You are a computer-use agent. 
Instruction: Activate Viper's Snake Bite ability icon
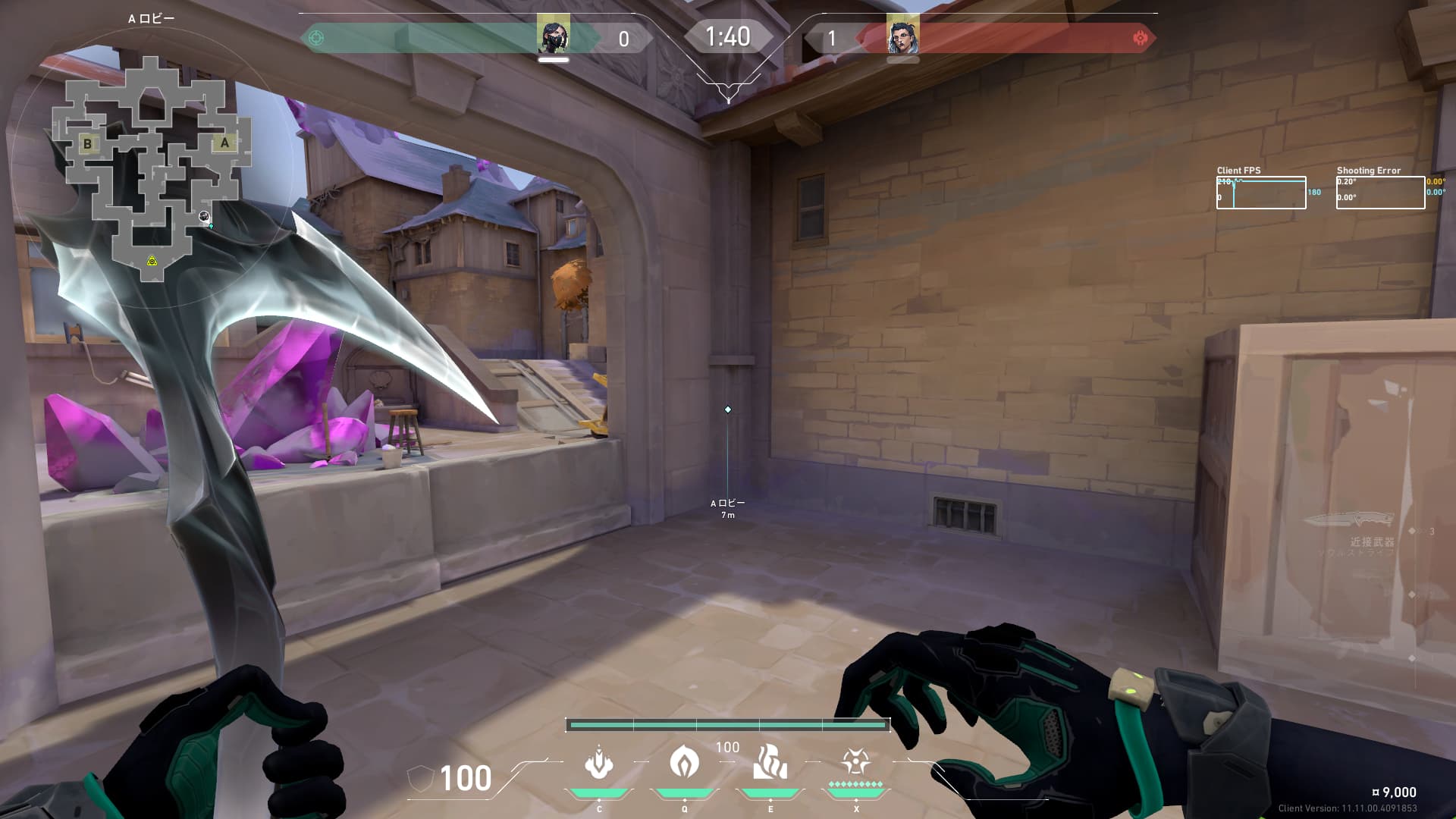coord(598,763)
